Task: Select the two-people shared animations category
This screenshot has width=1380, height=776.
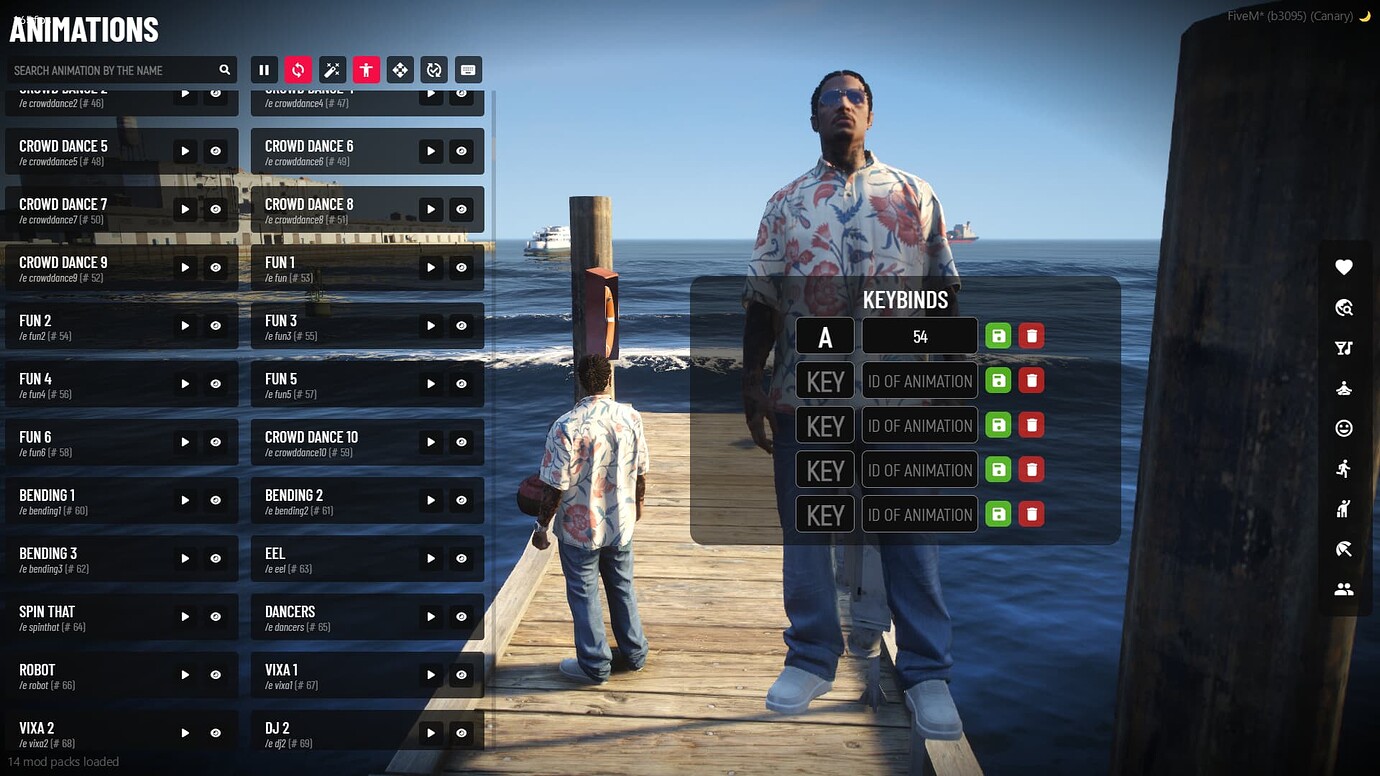Action: click(1344, 589)
